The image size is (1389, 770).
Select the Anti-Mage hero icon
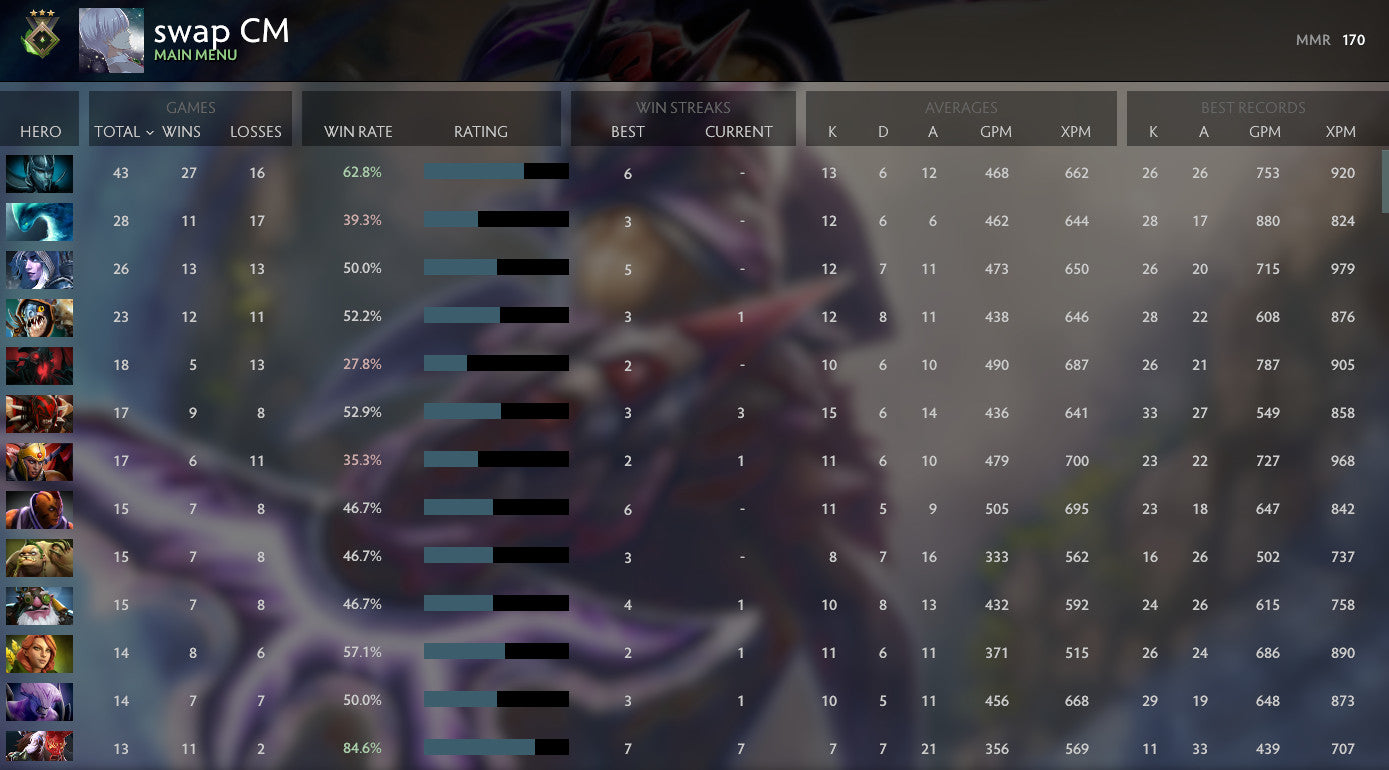pos(40,509)
